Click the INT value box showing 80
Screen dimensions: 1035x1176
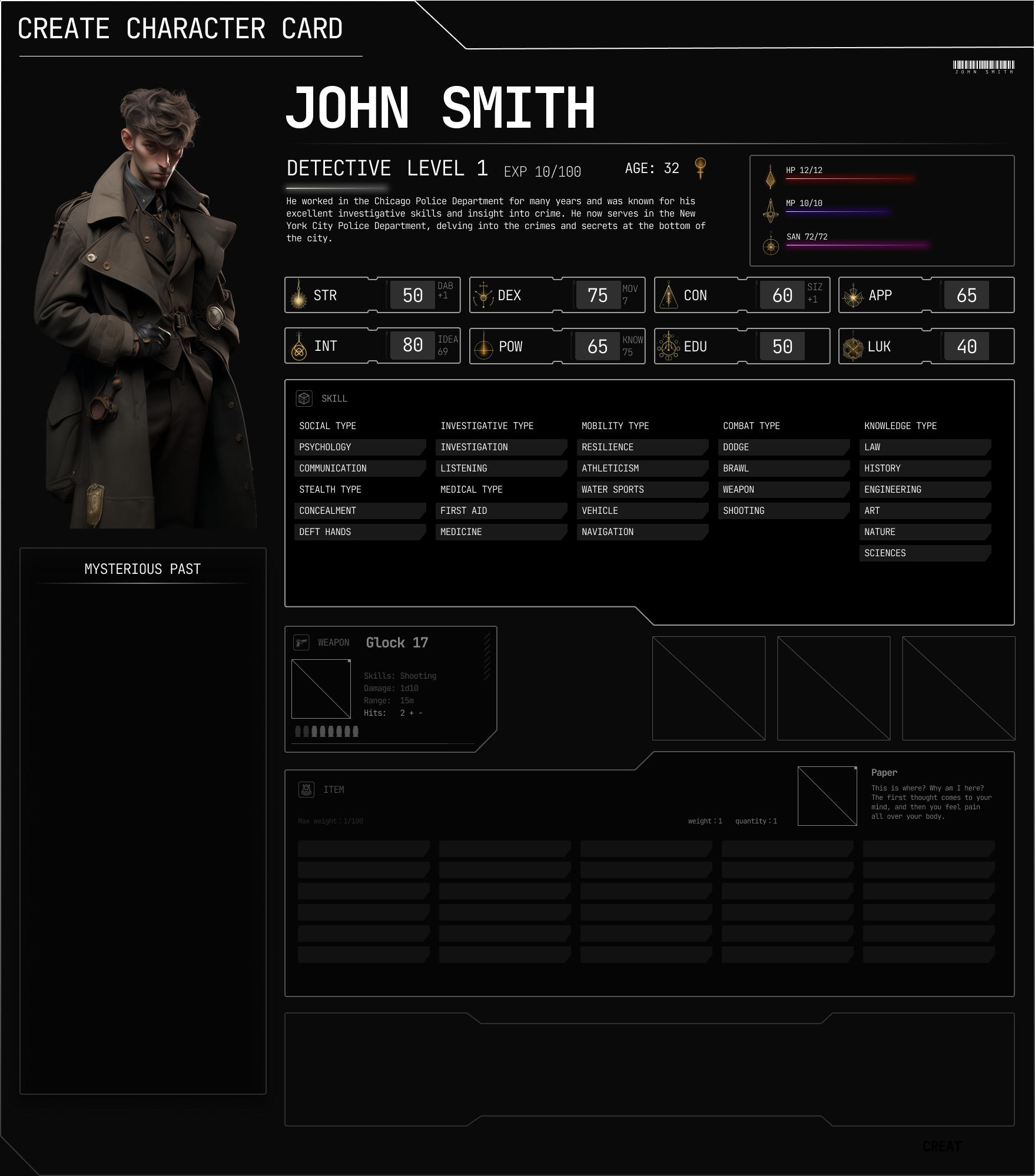point(413,346)
